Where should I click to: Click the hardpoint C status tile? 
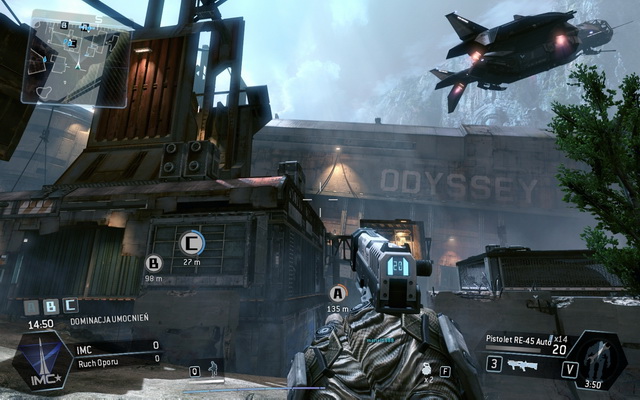pos(70,306)
